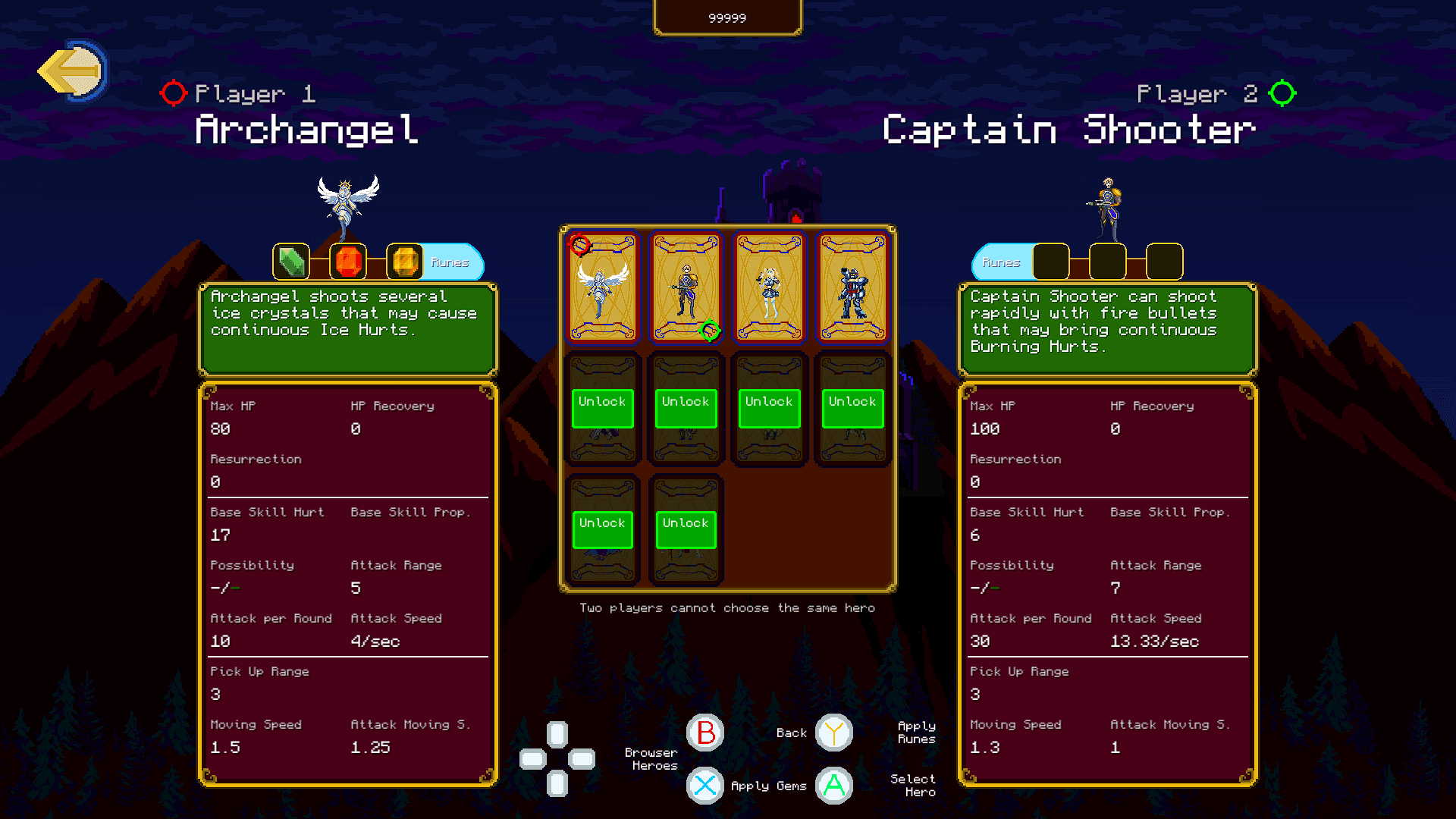Image resolution: width=1456 pixels, height=819 pixels.
Task: Click the B Browser Heroes controller icon
Action: pos(705,733)
